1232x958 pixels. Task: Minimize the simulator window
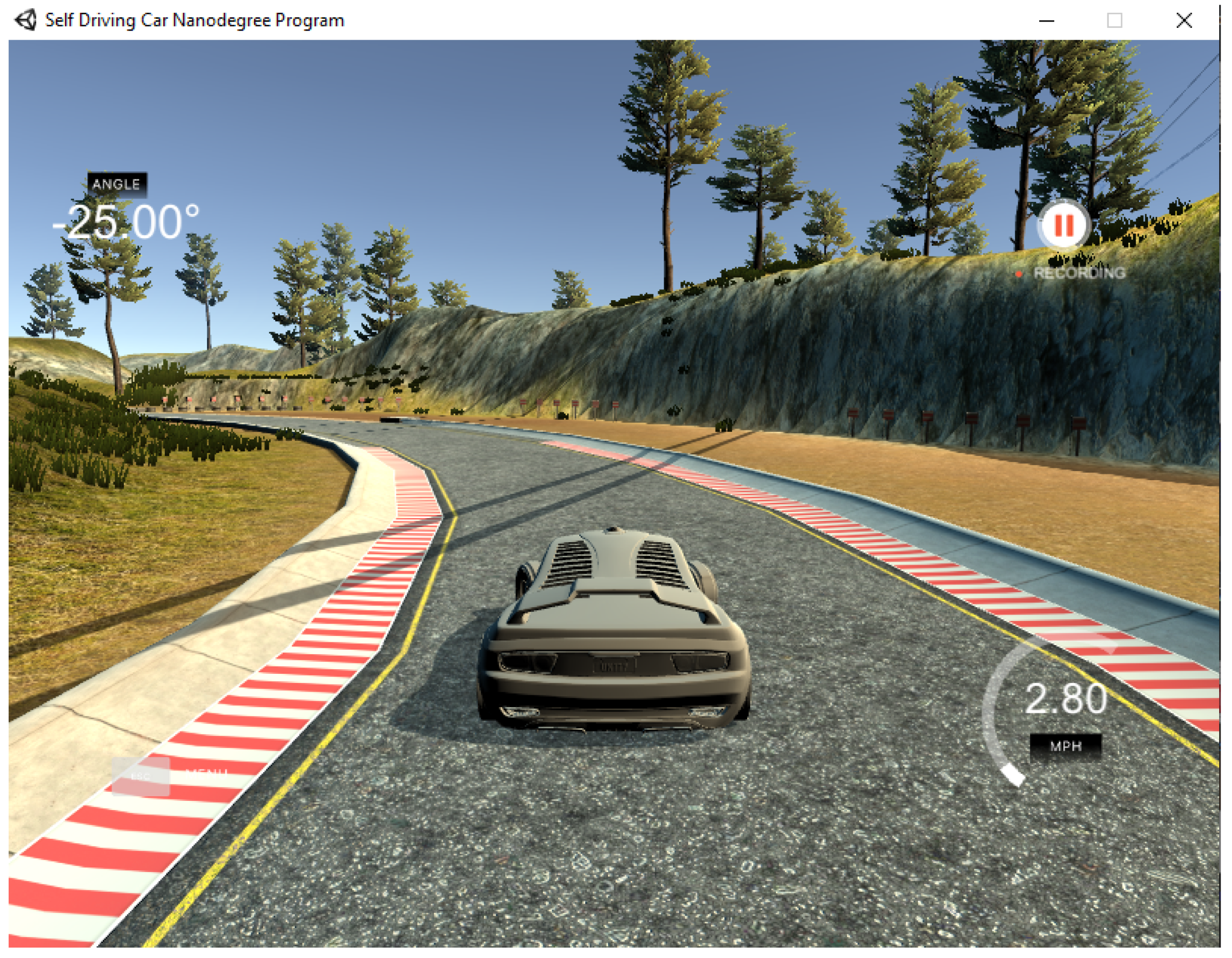coord(1047,21)
